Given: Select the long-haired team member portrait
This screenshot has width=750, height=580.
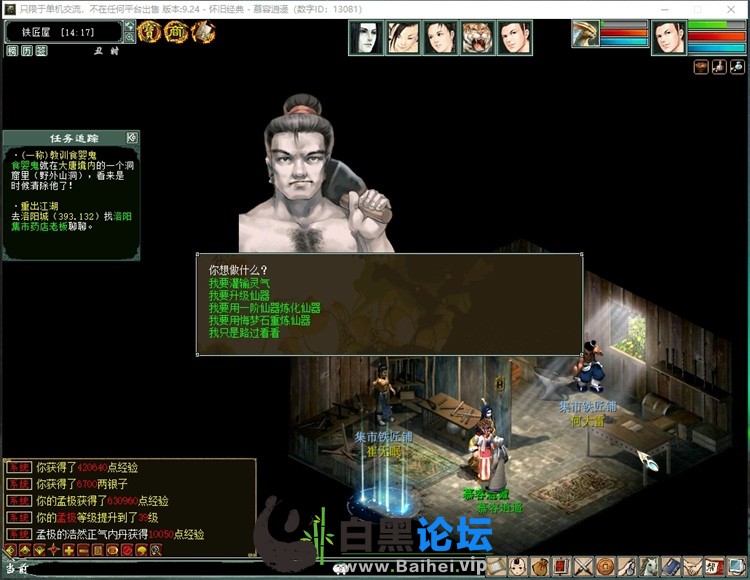Looking at the screenshot, I should click(366, 37).
